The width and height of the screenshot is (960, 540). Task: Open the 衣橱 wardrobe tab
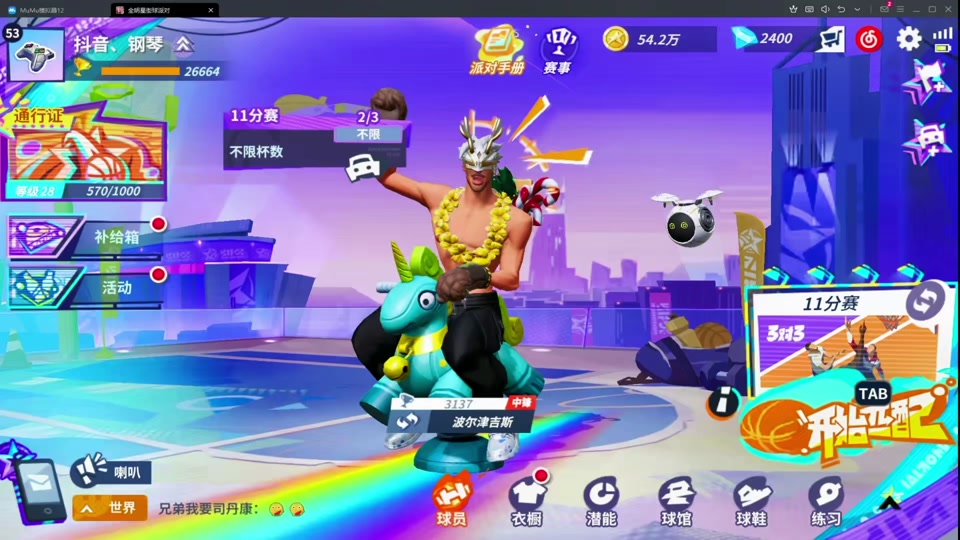click(526, 501)
